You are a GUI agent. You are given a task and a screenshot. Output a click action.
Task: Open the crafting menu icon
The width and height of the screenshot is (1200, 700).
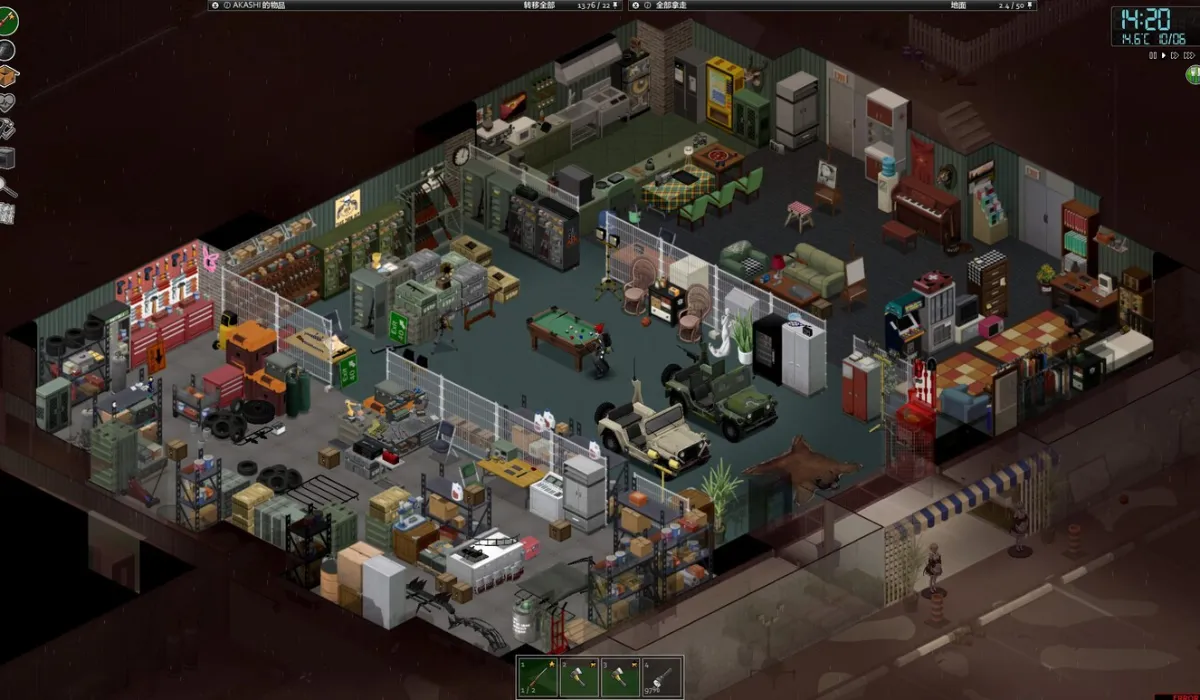(7, 129)
